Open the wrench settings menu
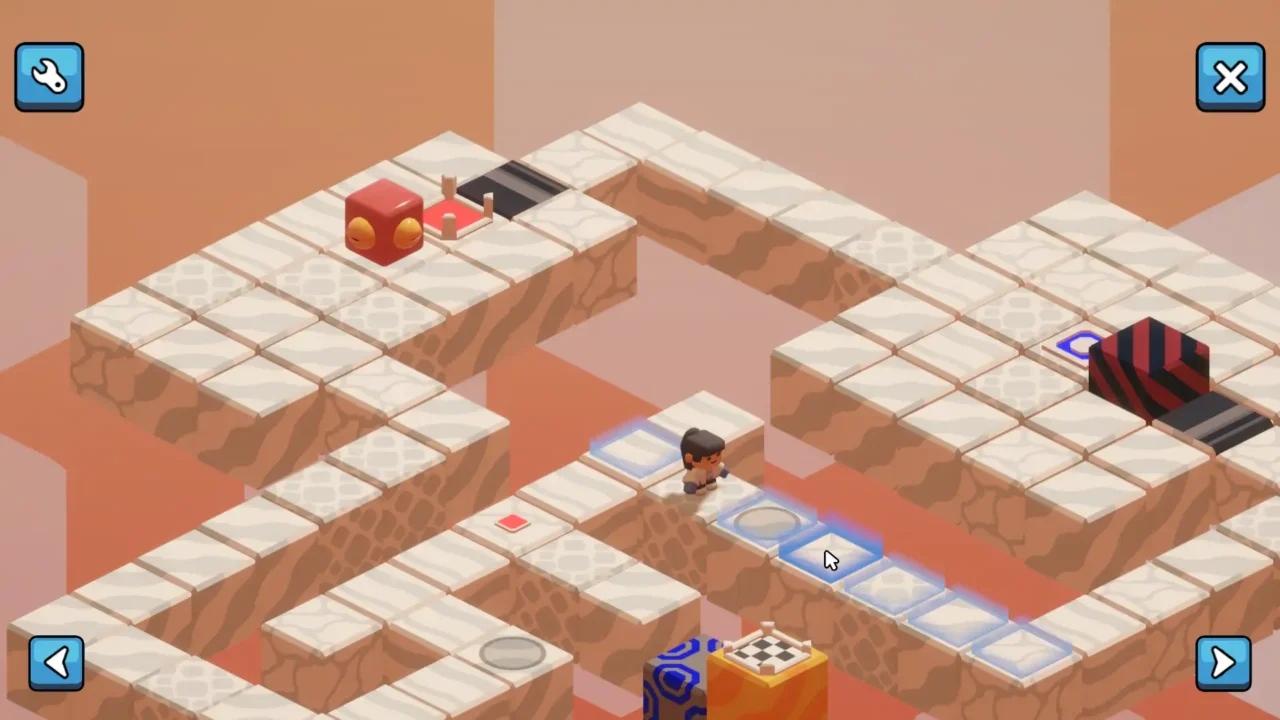The image size is (1280, 720). click(49, 76)
